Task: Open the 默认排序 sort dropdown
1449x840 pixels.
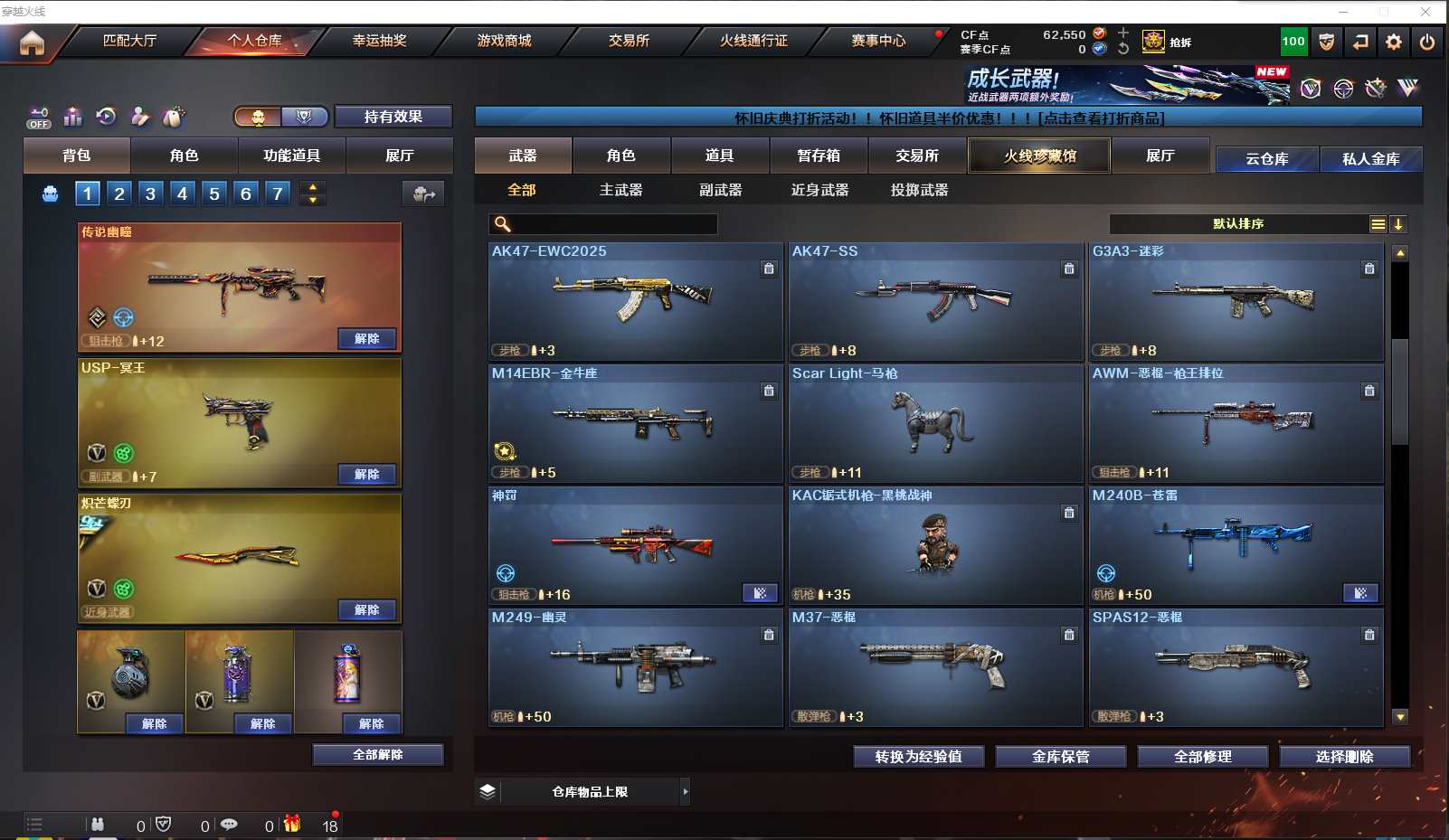Action: pos(1238,224)
